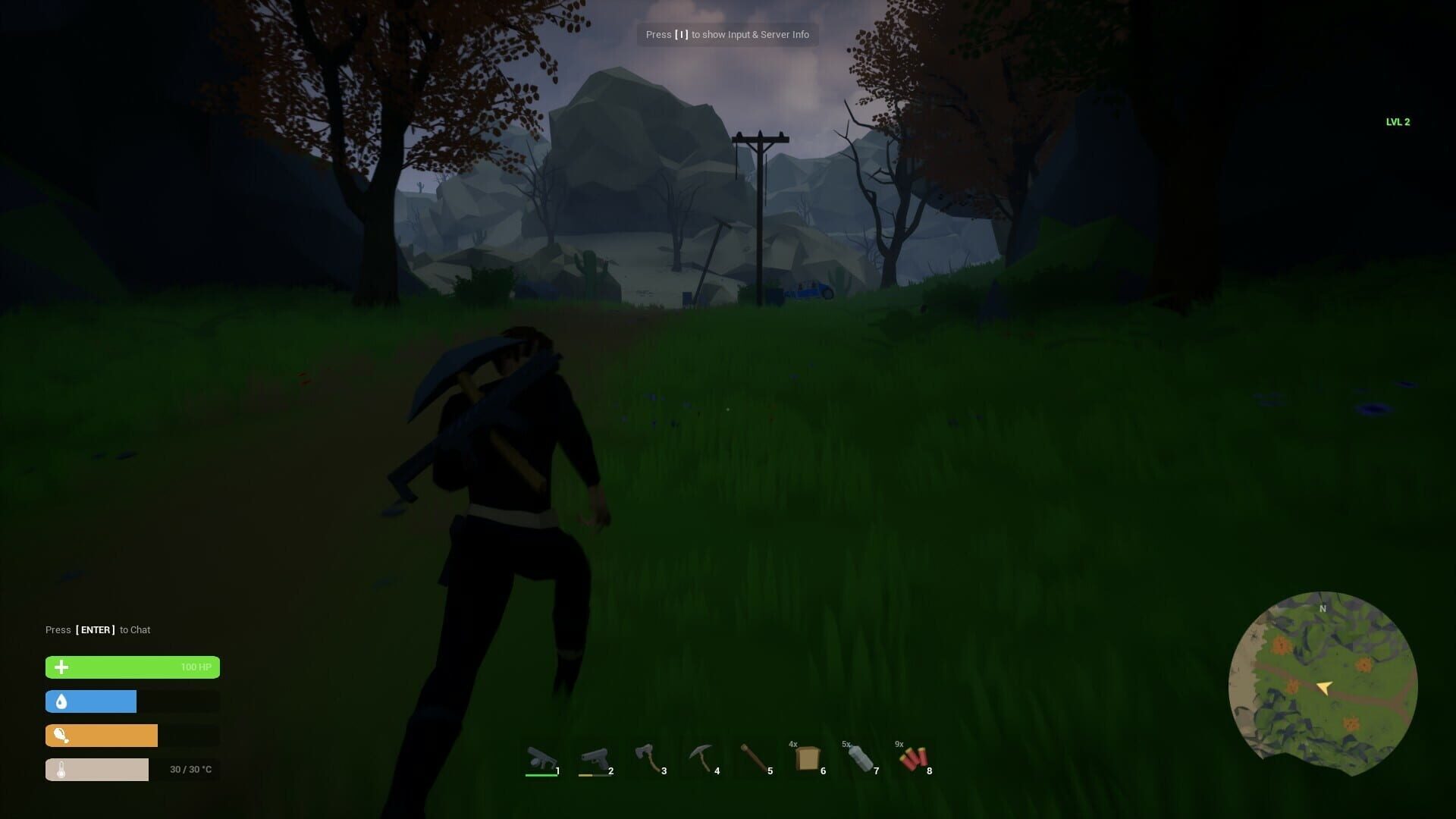Click the health cross icon
The width and height of the screenshot is (1456, 819).
pos(61,667)
